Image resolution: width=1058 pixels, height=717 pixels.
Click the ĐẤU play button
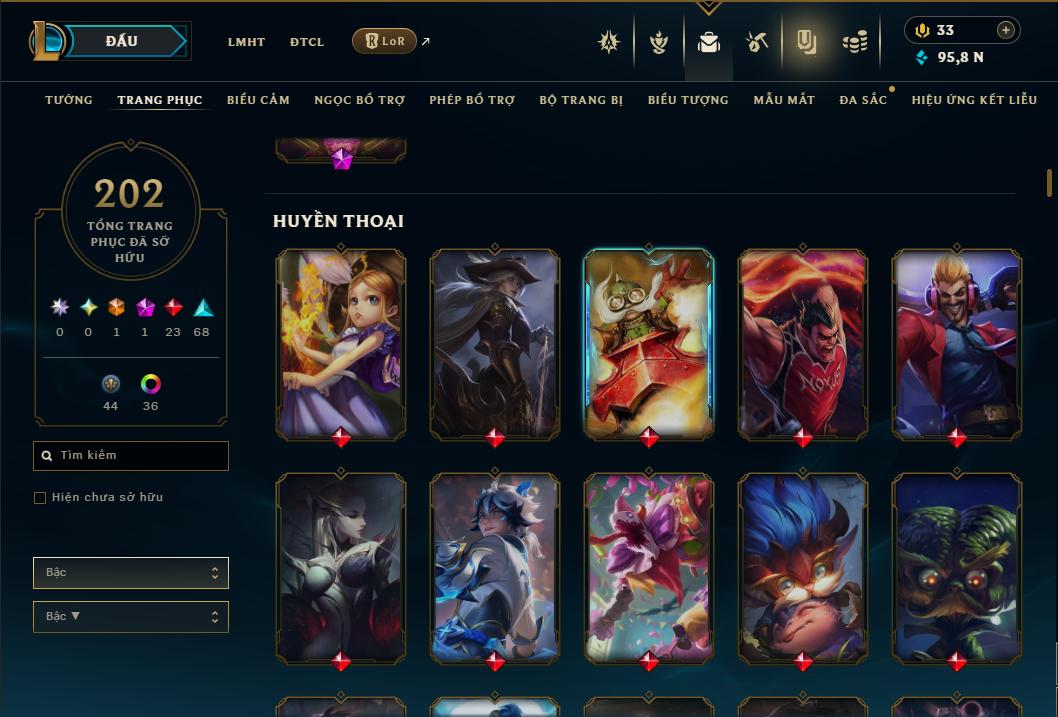(x=122, y=41)
